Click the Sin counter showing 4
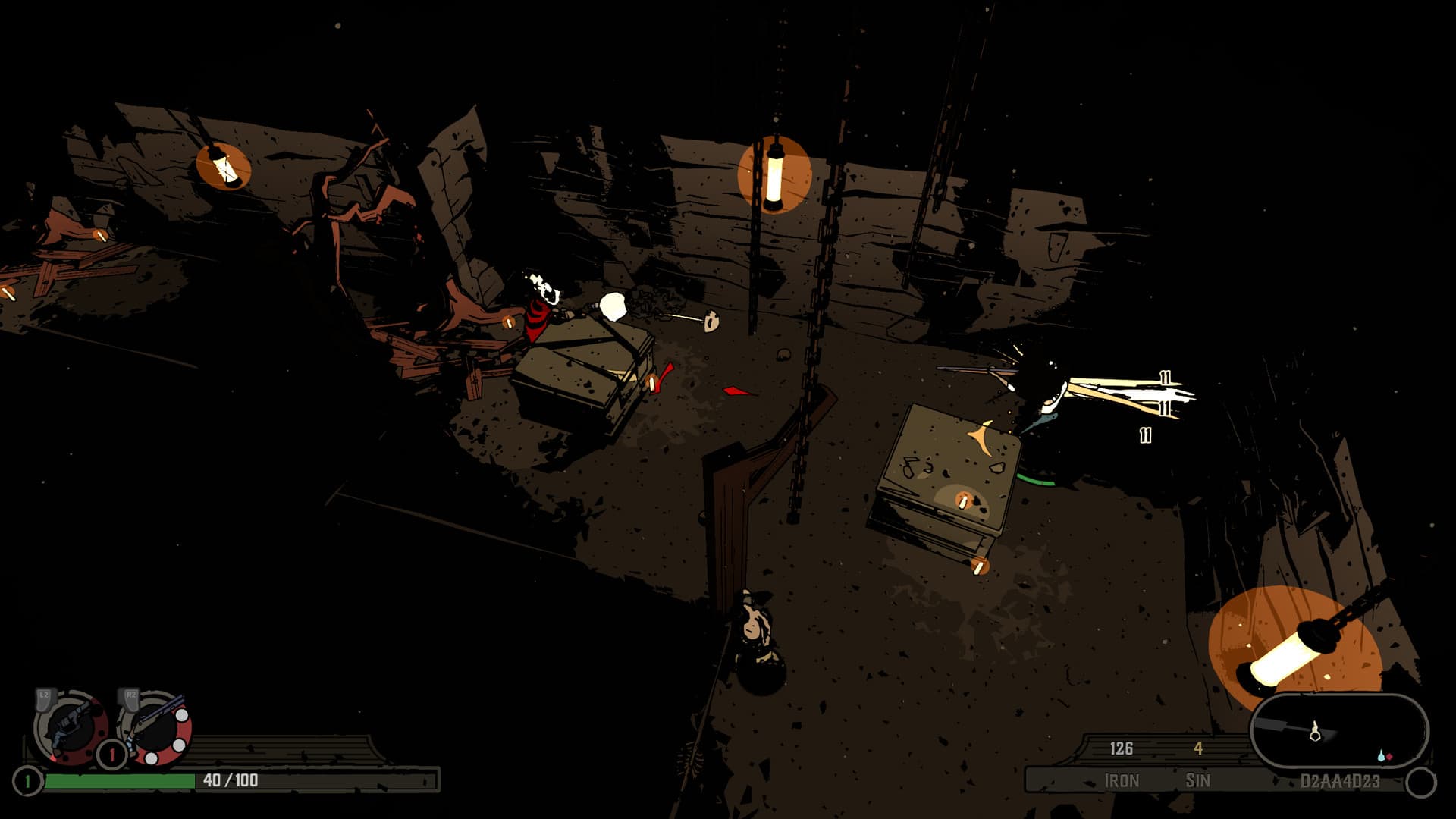 pos(1198,749)
